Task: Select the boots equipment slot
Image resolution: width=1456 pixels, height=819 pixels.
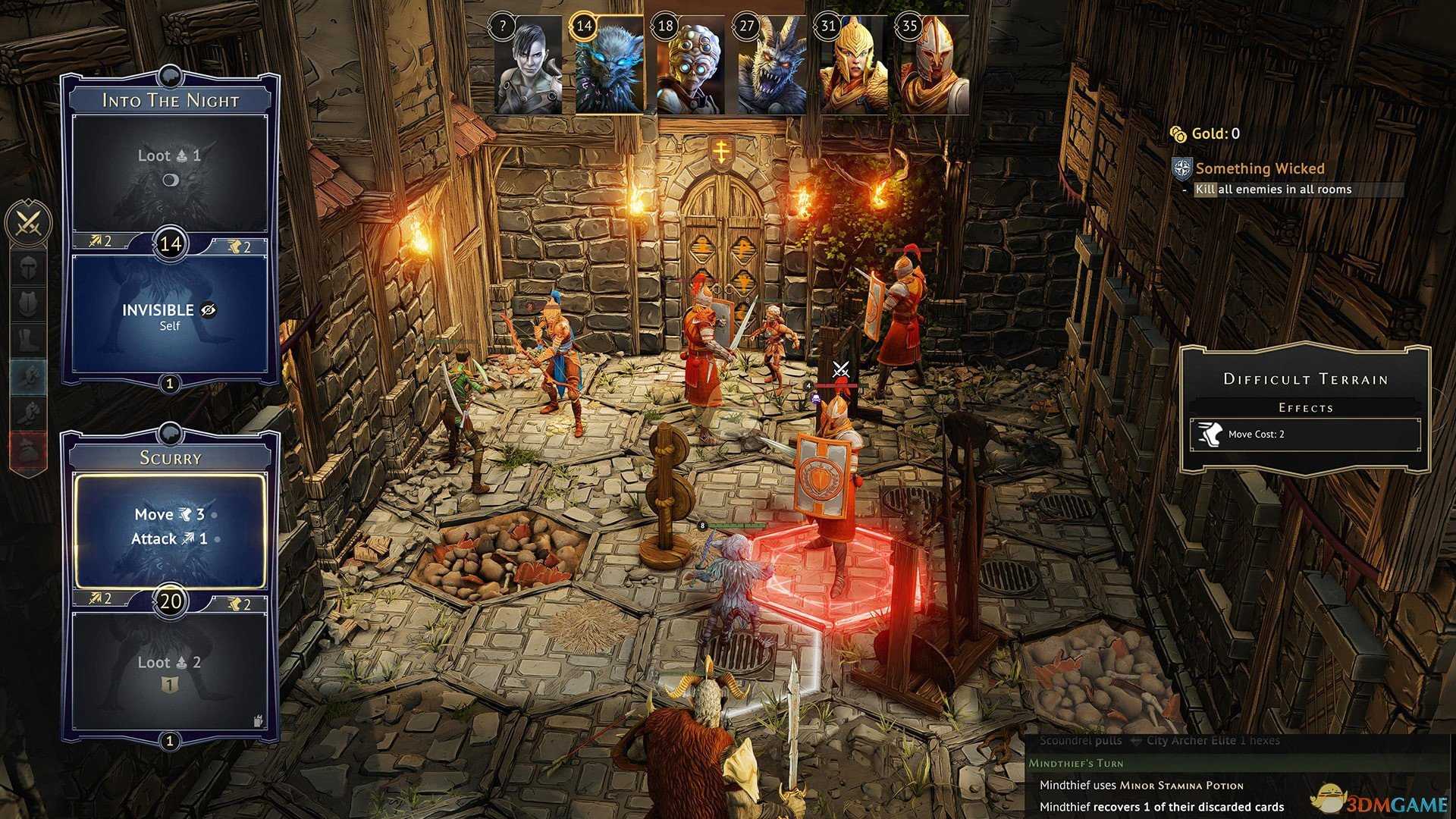Action: [29, 339]
